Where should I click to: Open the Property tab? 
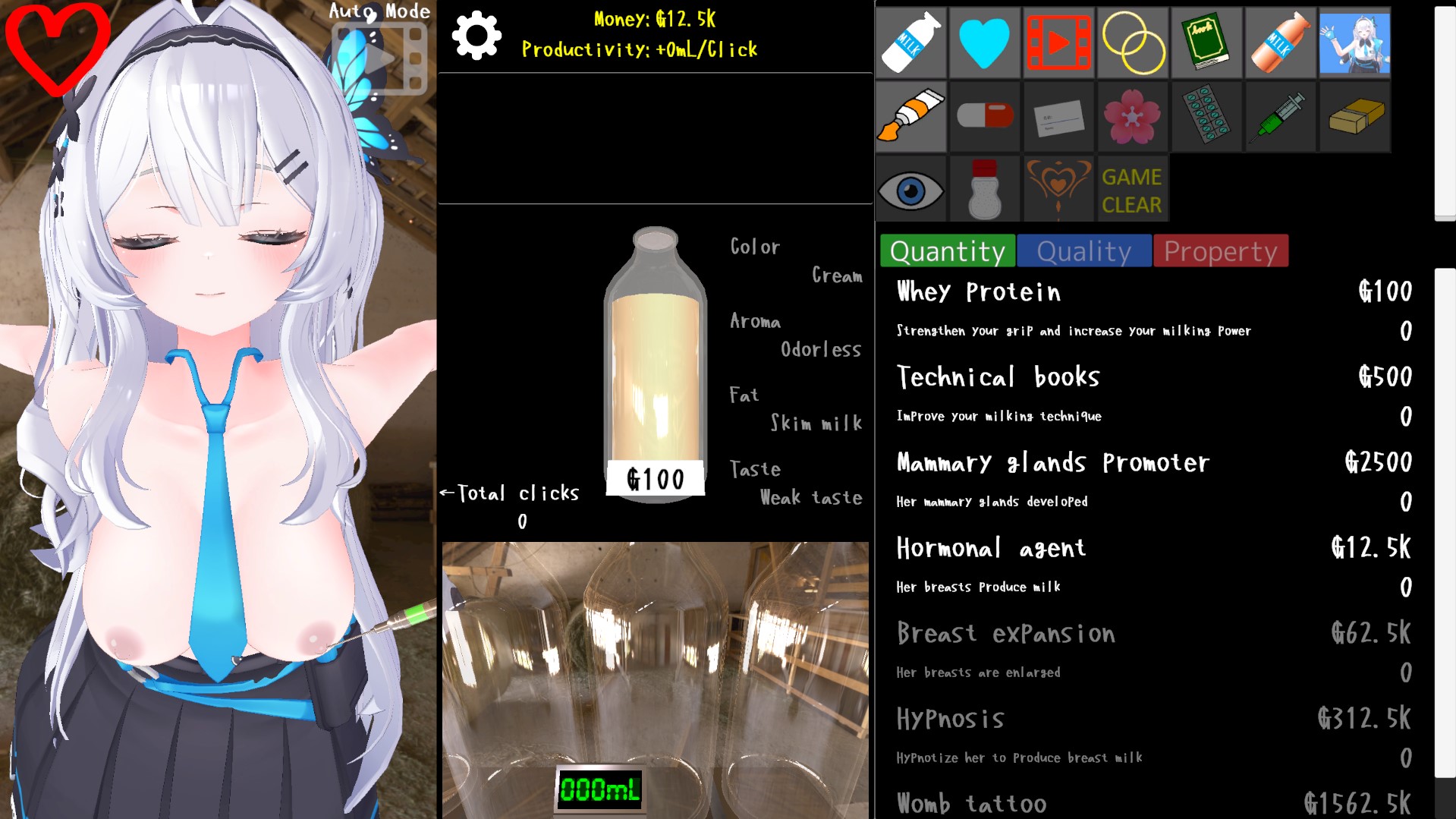click(1219, 250)
